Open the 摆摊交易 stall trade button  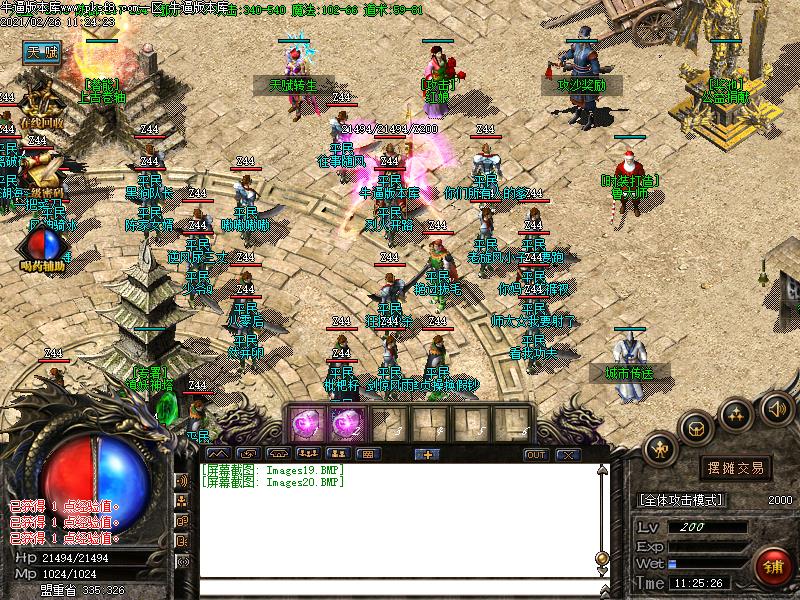735,467
